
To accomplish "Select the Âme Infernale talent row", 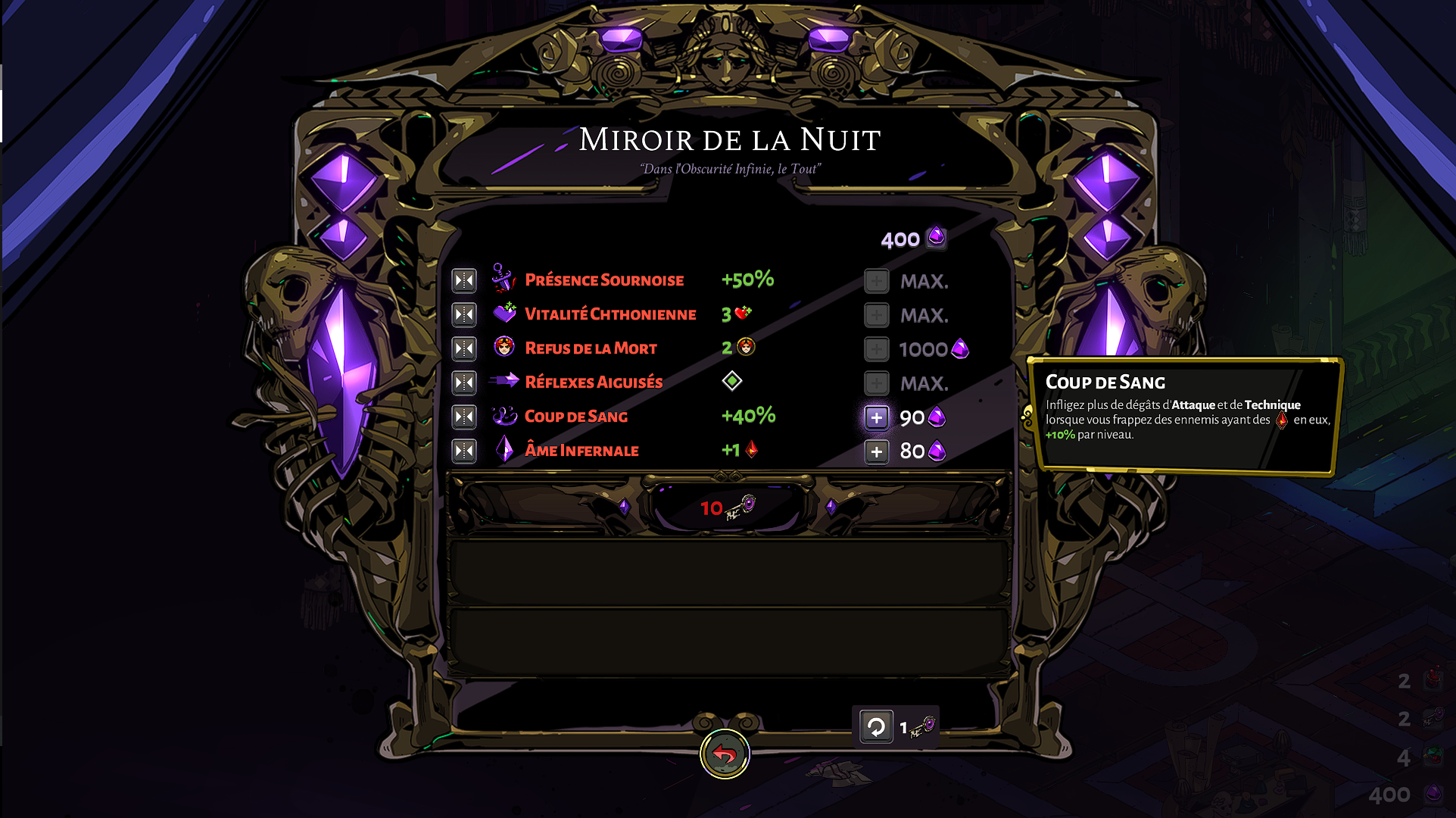I will tap(581, 451).
